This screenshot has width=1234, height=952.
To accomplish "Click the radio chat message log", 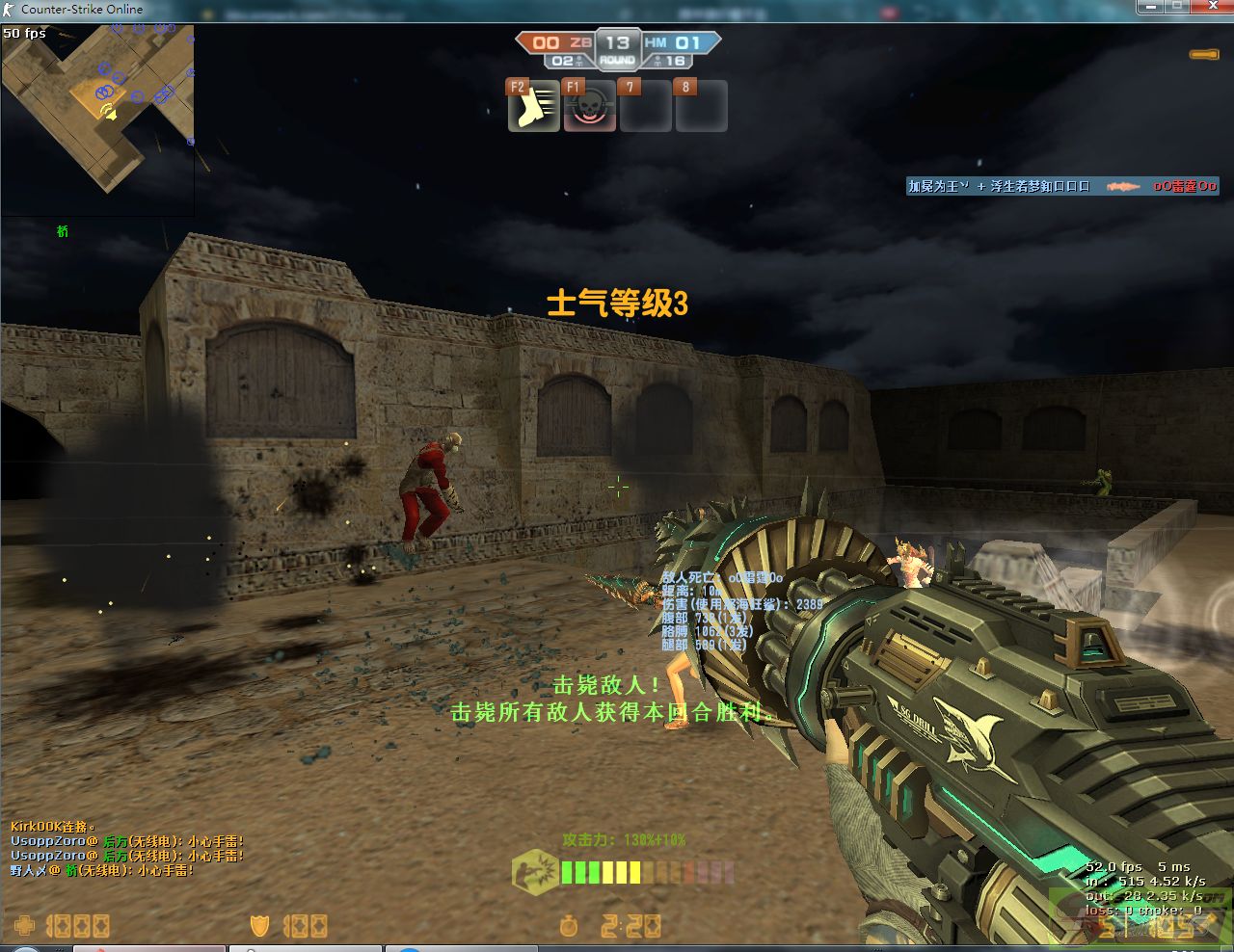I will tap(126, 849).
